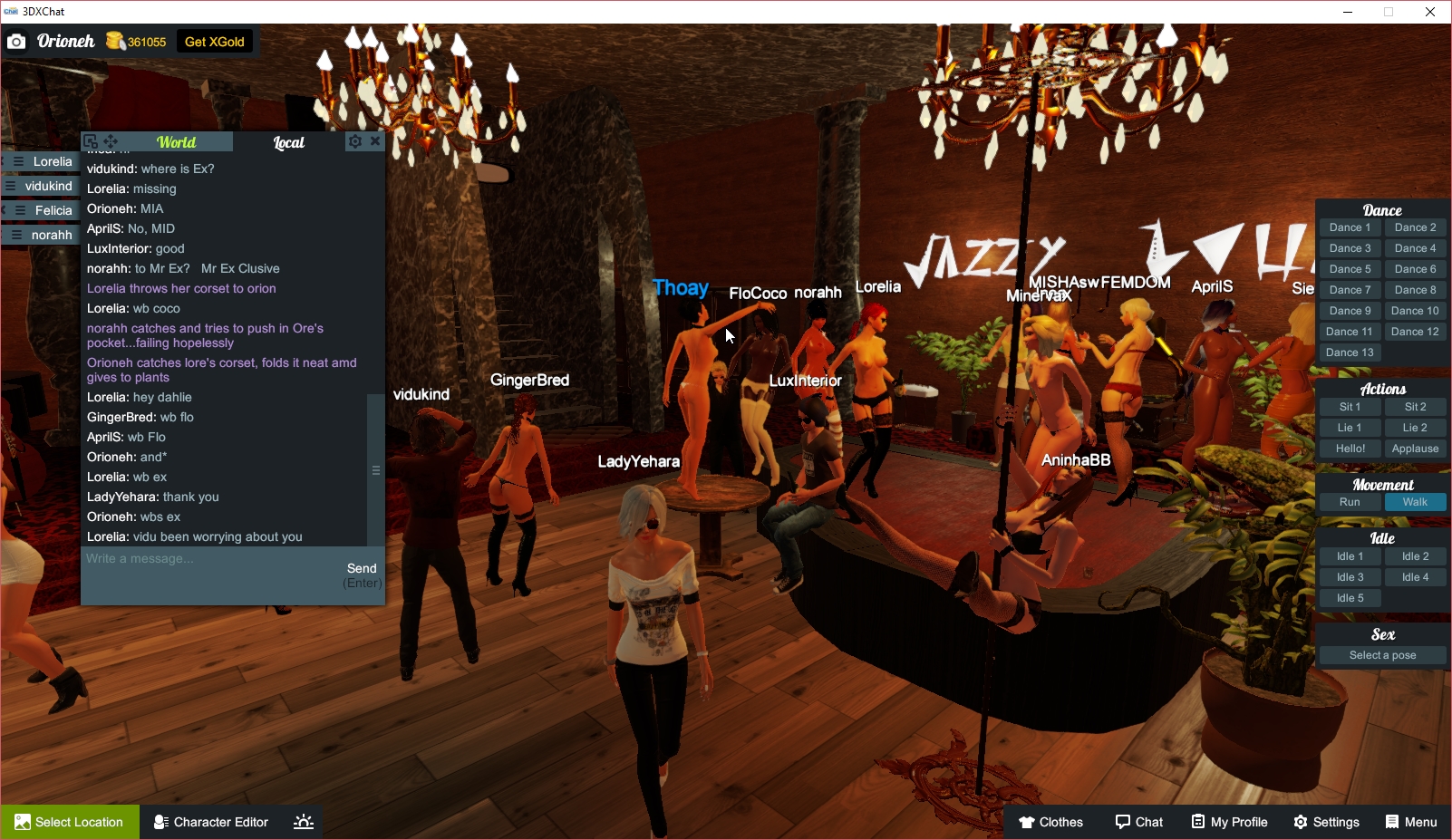The width and height of the screenshot is (1452, 840).
Task: Start the Dance 7 animation
Action: [1350, 289]
